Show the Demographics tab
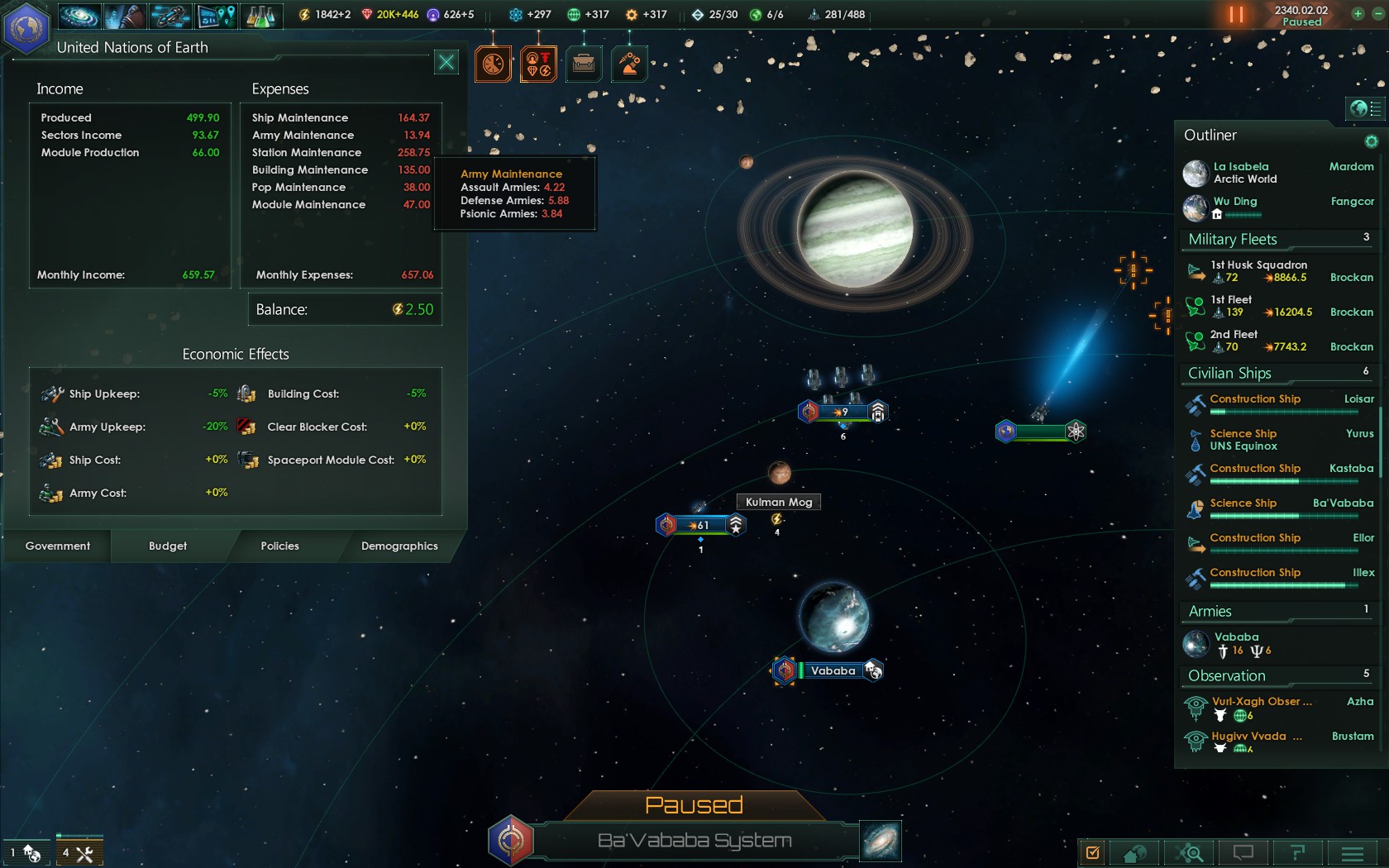Screen dimensions: 1389x868 (399, 546)
